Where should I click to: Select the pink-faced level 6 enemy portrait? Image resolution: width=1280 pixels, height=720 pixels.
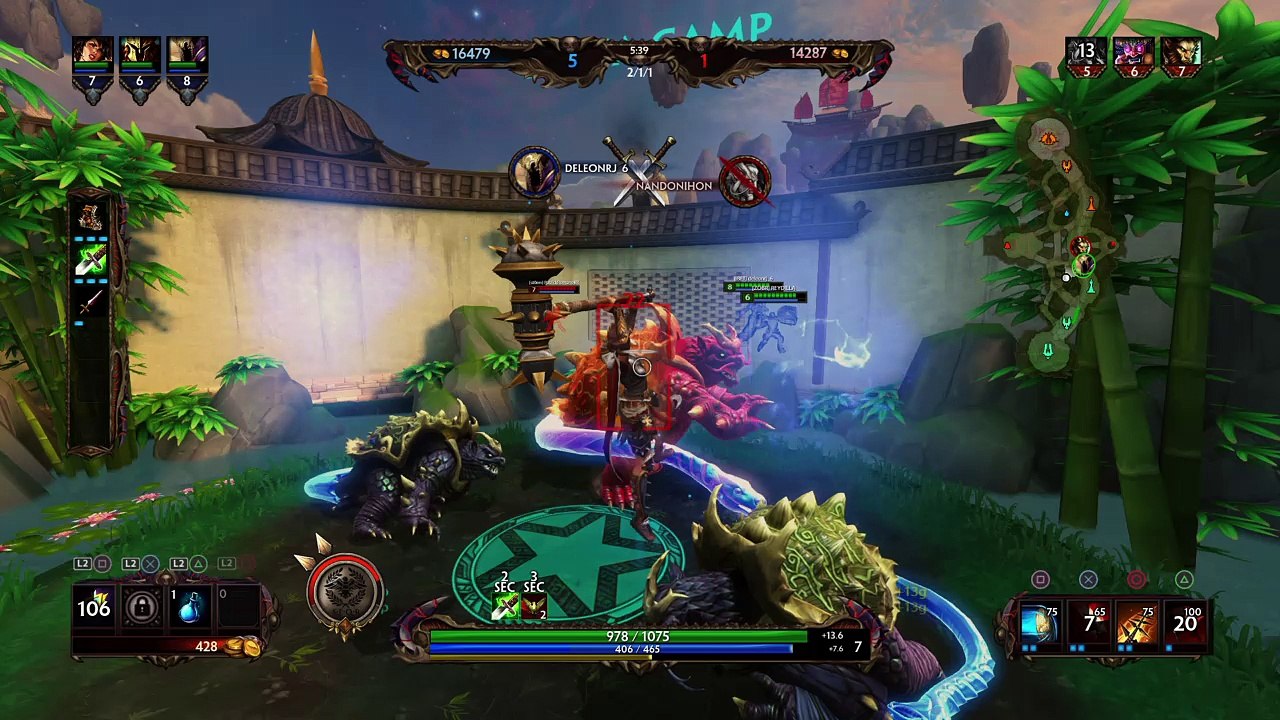pos(1134,54)
